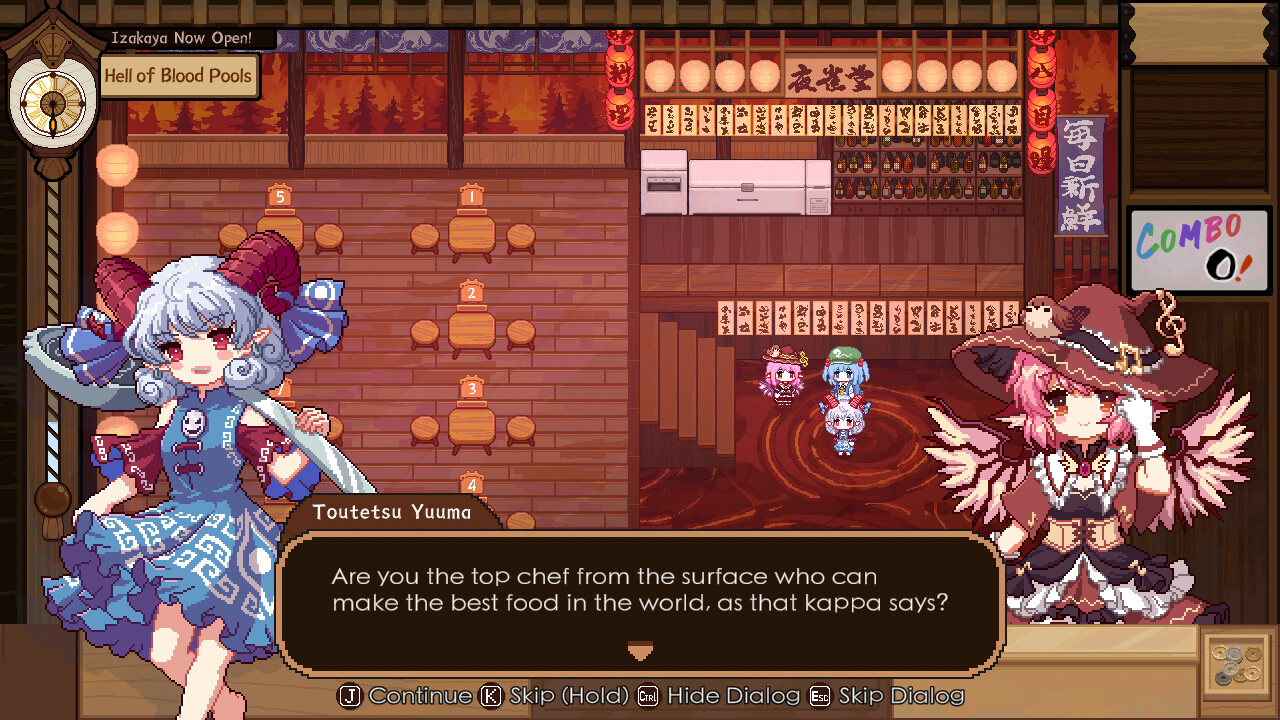
Task: Click the cuckoo clock dial
Action: 52,103
